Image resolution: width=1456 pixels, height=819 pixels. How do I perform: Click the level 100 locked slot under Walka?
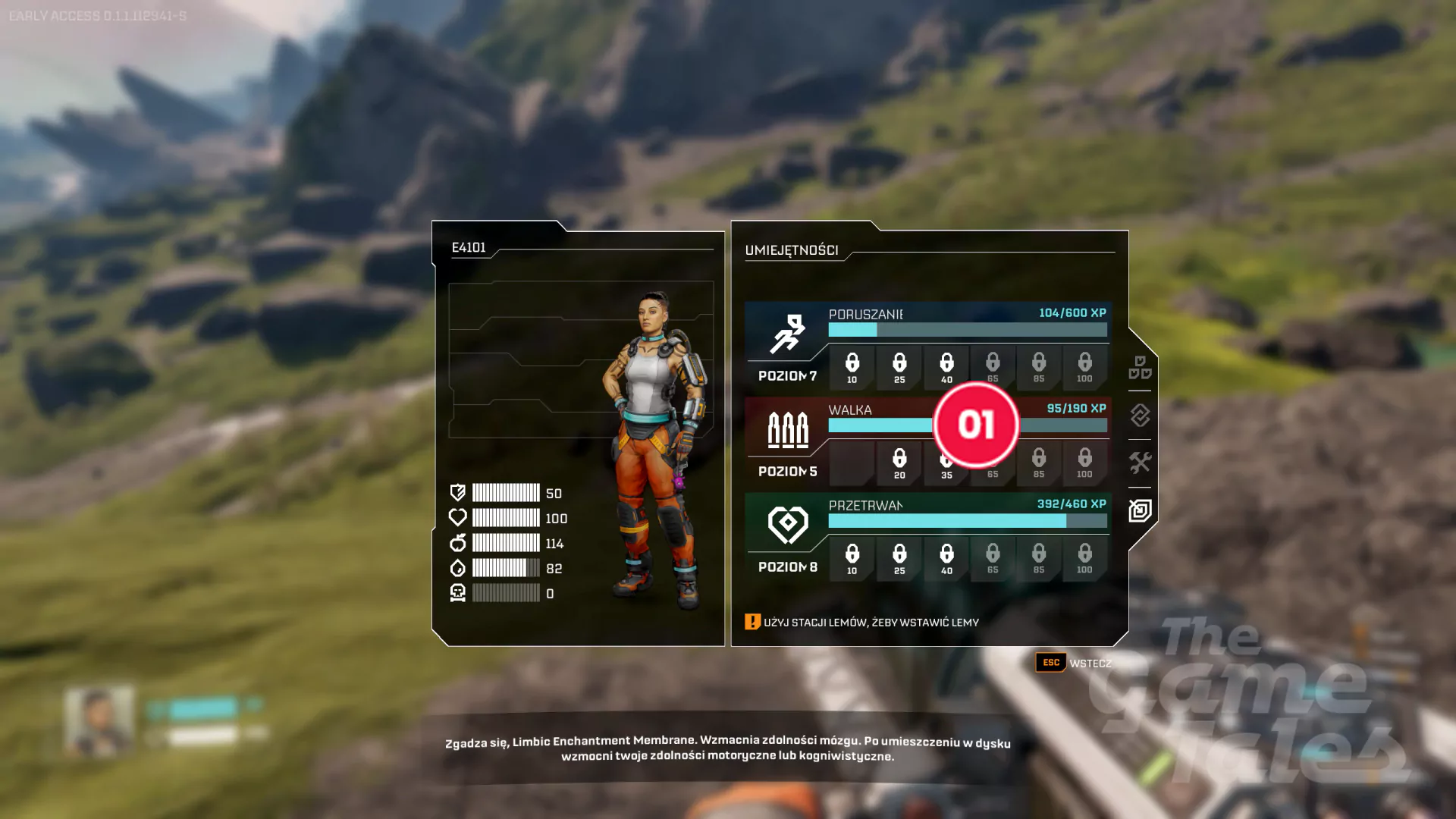click(1085, 463)
